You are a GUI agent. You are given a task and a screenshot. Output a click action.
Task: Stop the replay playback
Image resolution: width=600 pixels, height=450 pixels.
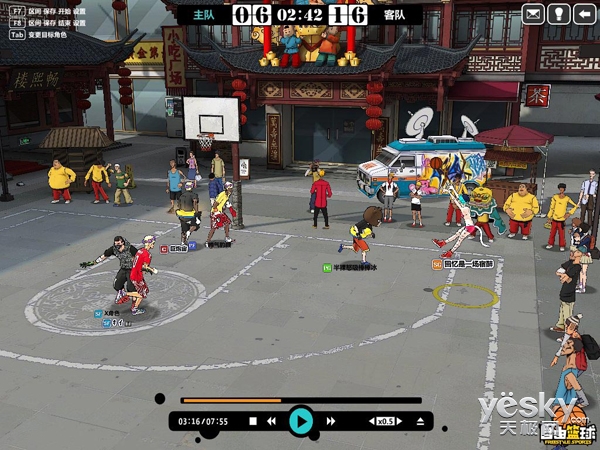tap(253, 422)
